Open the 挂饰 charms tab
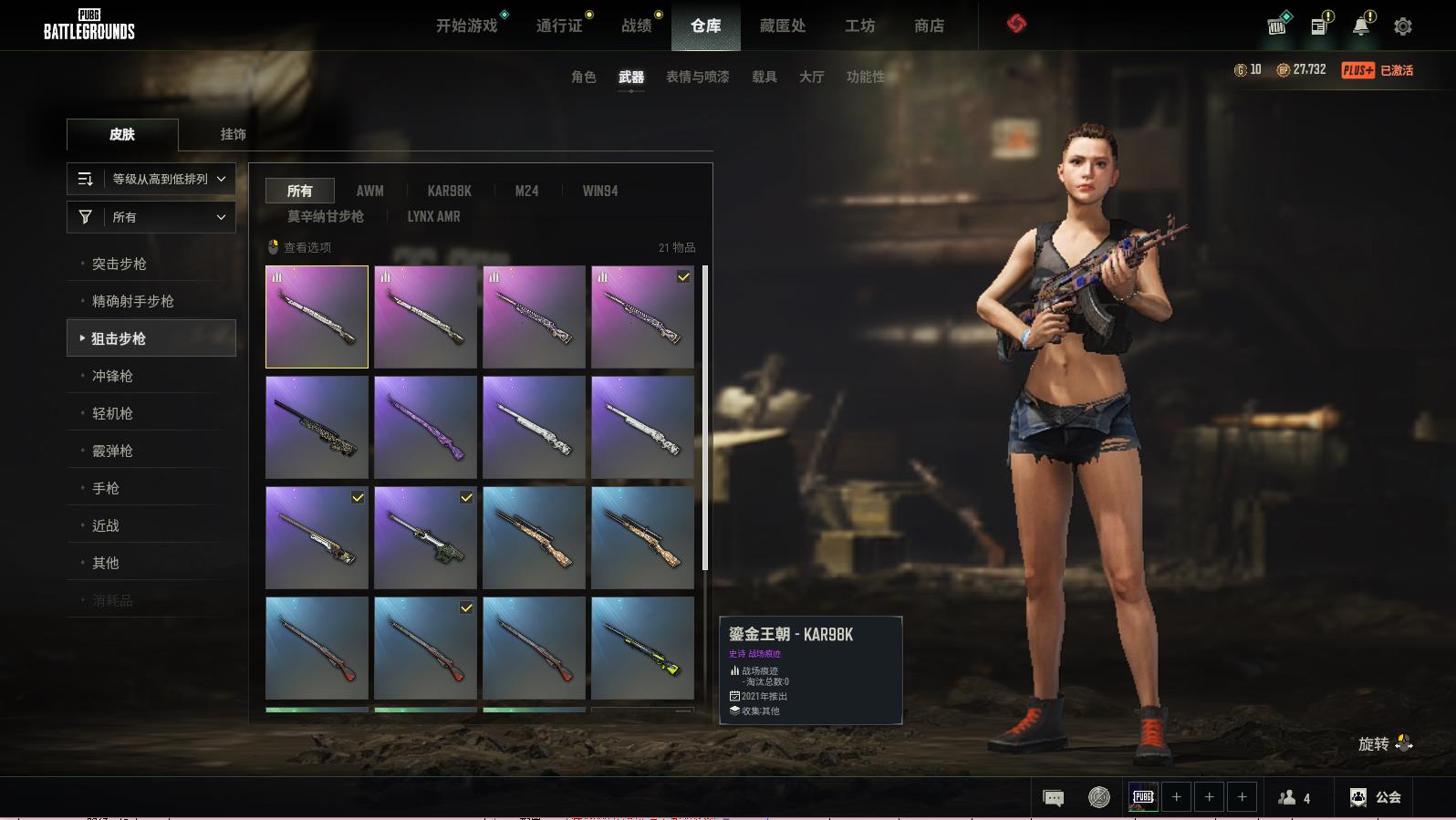The height and width of the screenshot is (820, 1456). 233,134
